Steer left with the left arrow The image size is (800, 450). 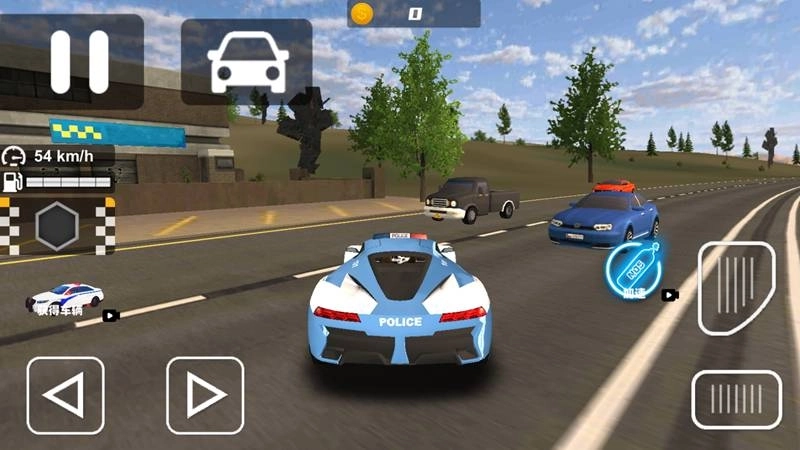pos(65,395)
